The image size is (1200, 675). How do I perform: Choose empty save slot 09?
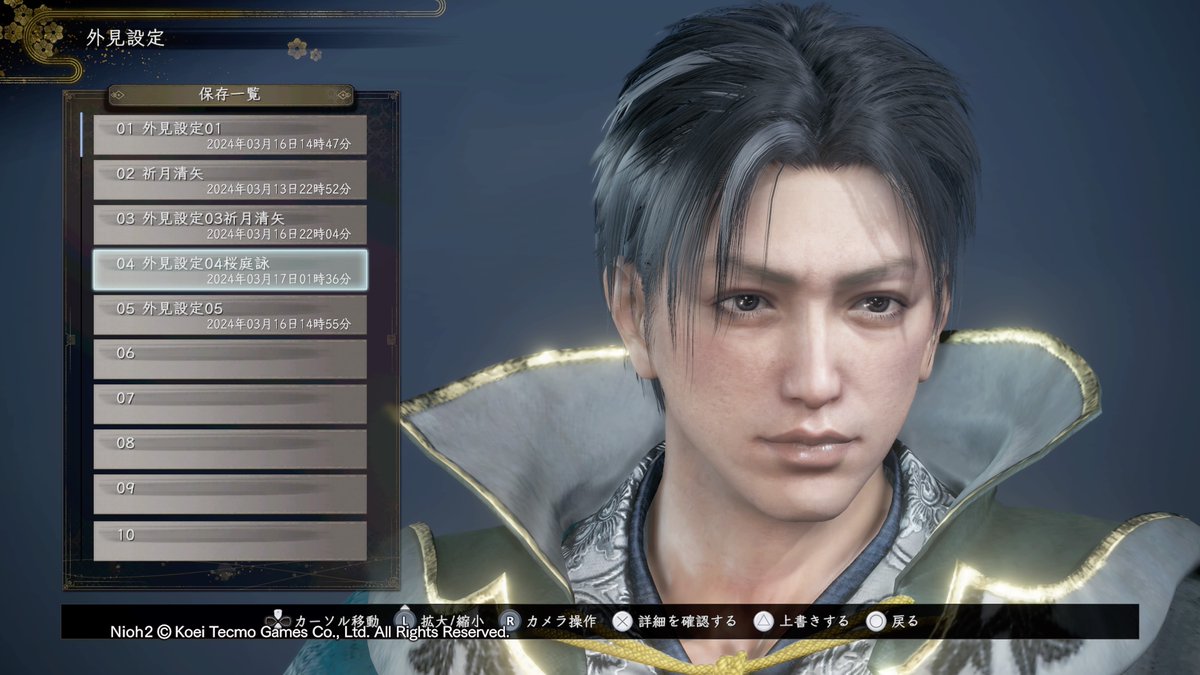coord(230,494)
